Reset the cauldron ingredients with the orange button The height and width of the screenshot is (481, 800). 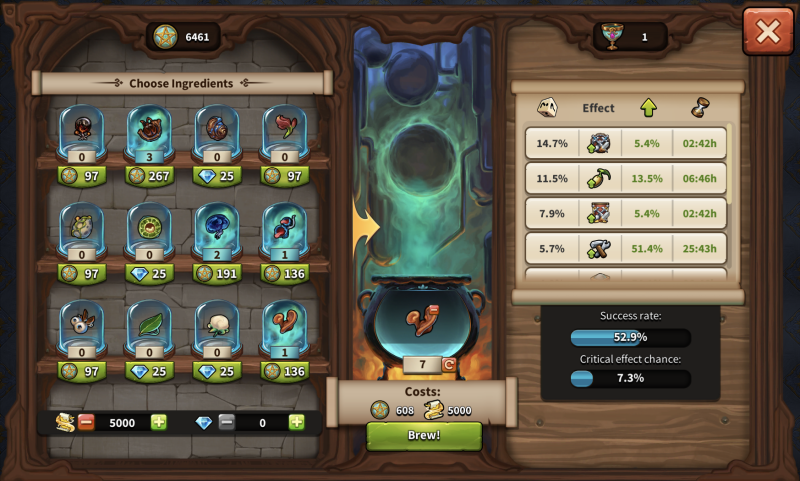click(x=448, y=365)
